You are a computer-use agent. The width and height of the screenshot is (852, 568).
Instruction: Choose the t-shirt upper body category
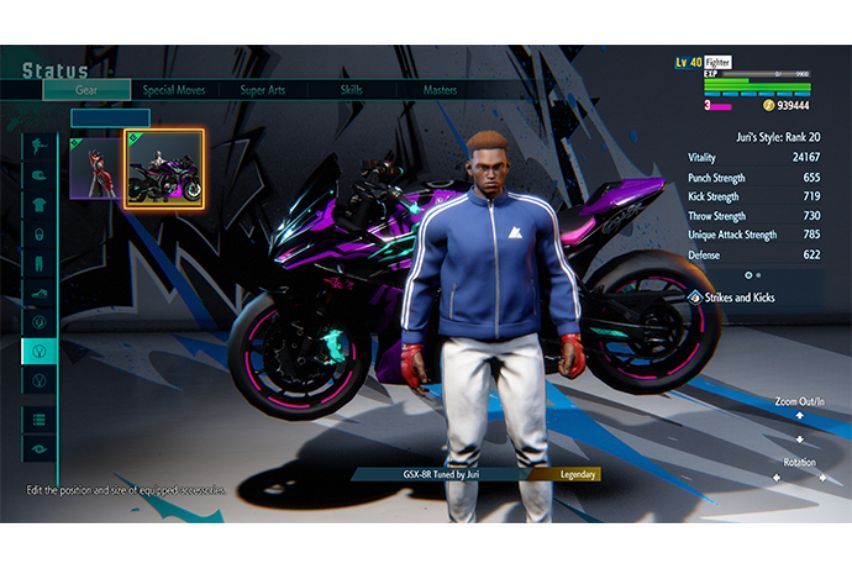pyautogui.click(x=40, y=204)
